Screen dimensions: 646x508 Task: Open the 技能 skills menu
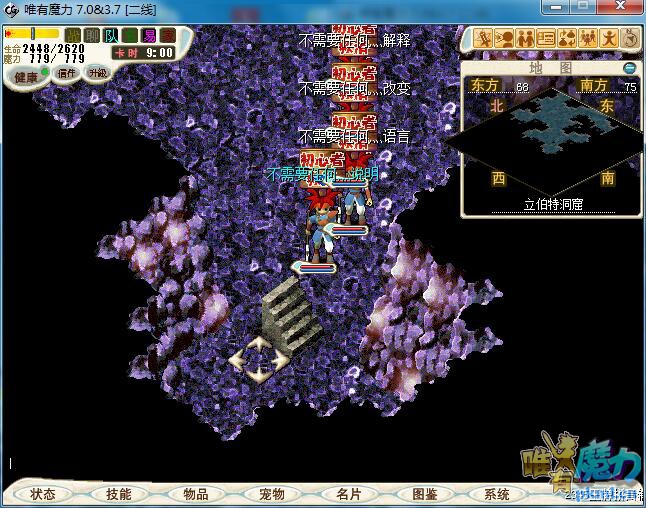[119, 494]
